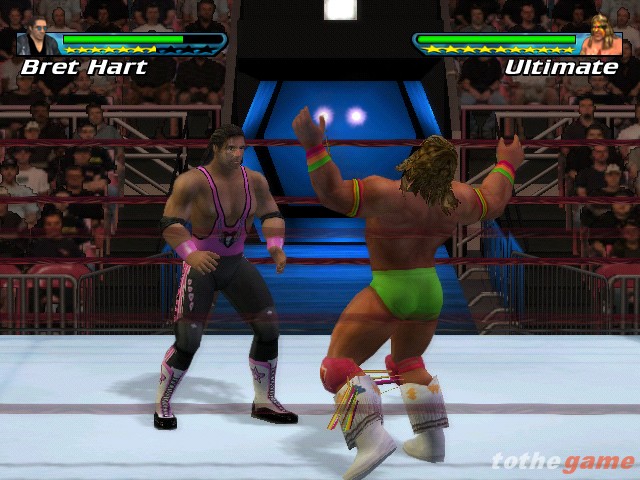
Task: Click Bret Hart's portrait icon
Action: 39,37
